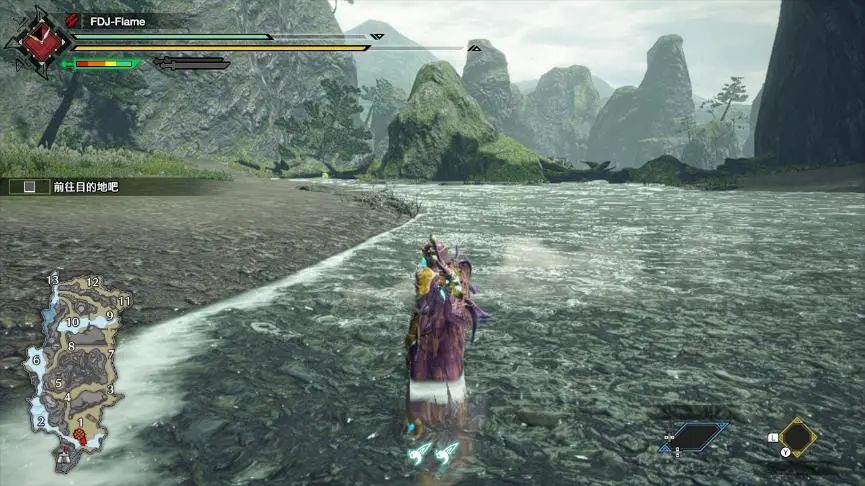Click the sword-shaped gauge icon
865x486 pixels.
(192, 64)
